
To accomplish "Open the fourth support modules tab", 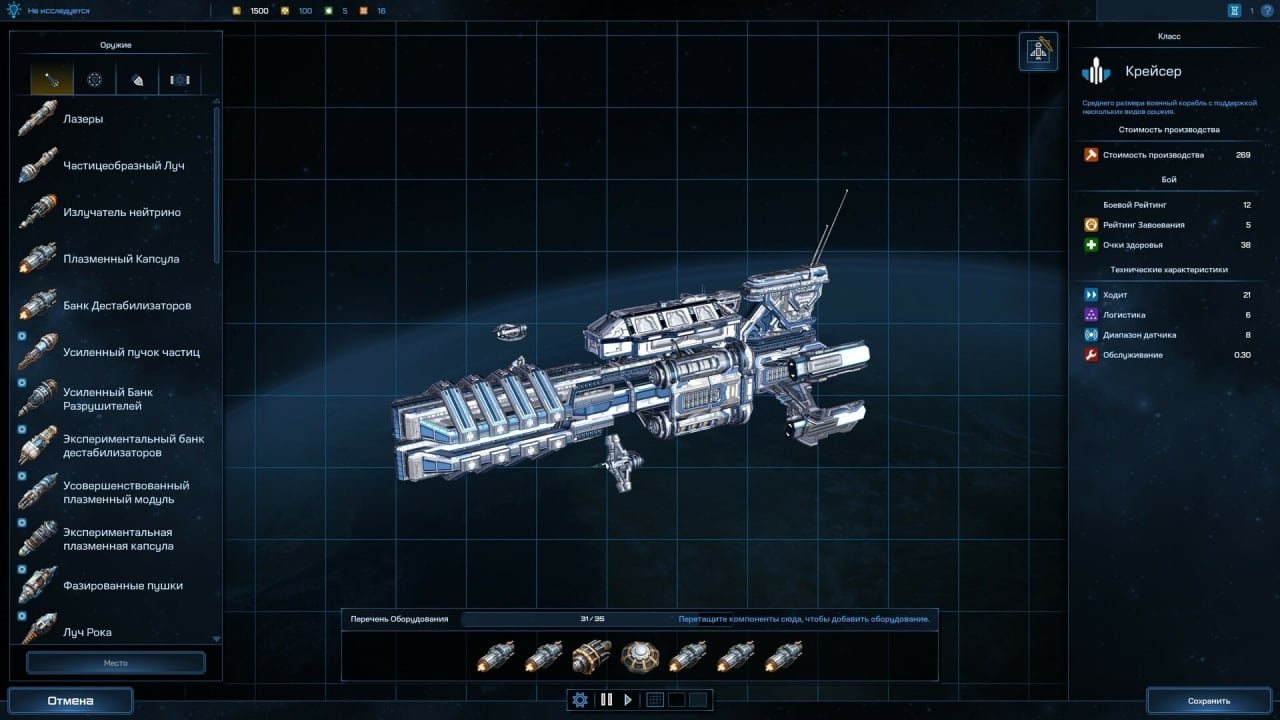I will pos(180,80).
